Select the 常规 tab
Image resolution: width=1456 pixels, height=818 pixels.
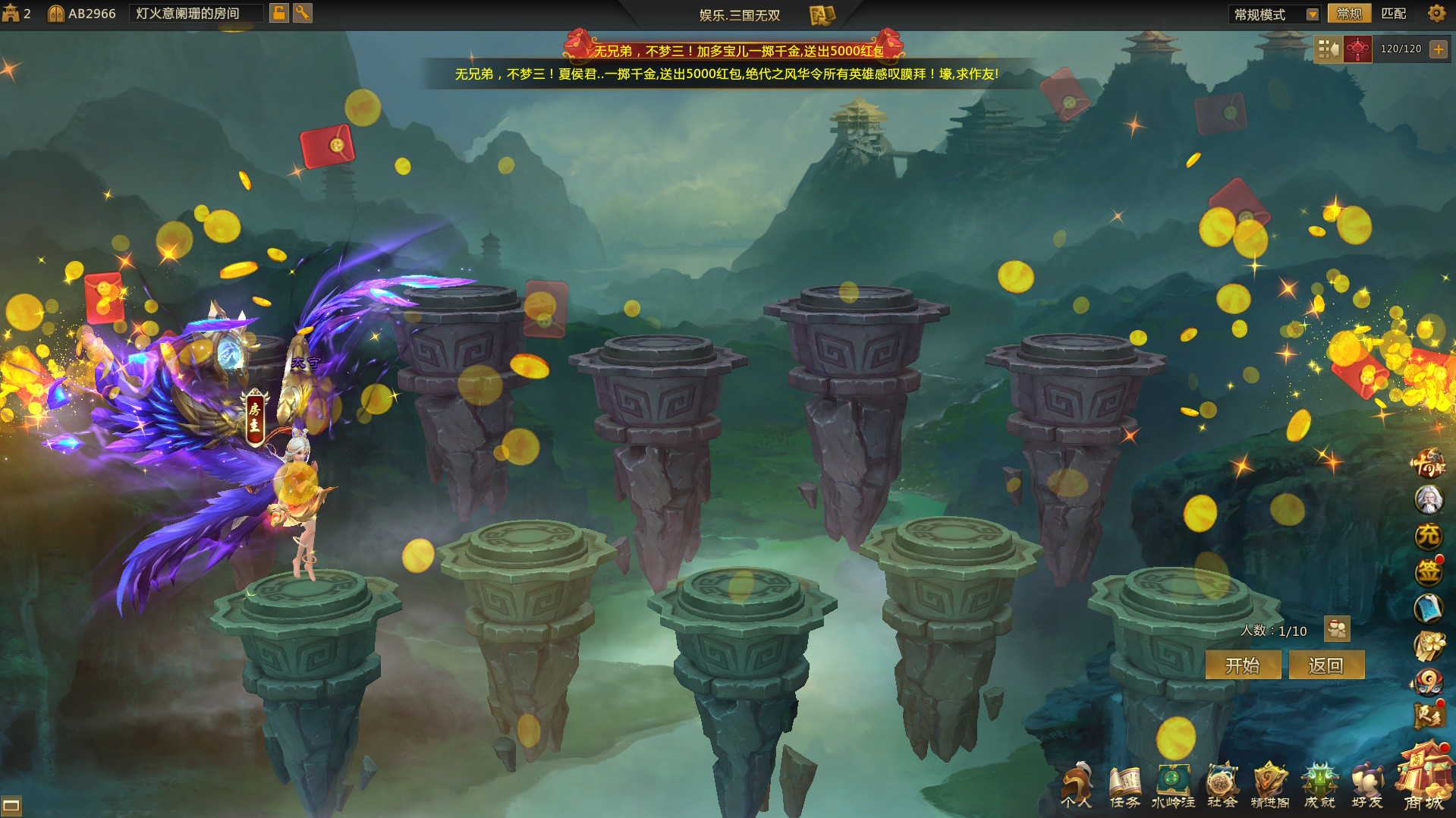(1349, 14)
